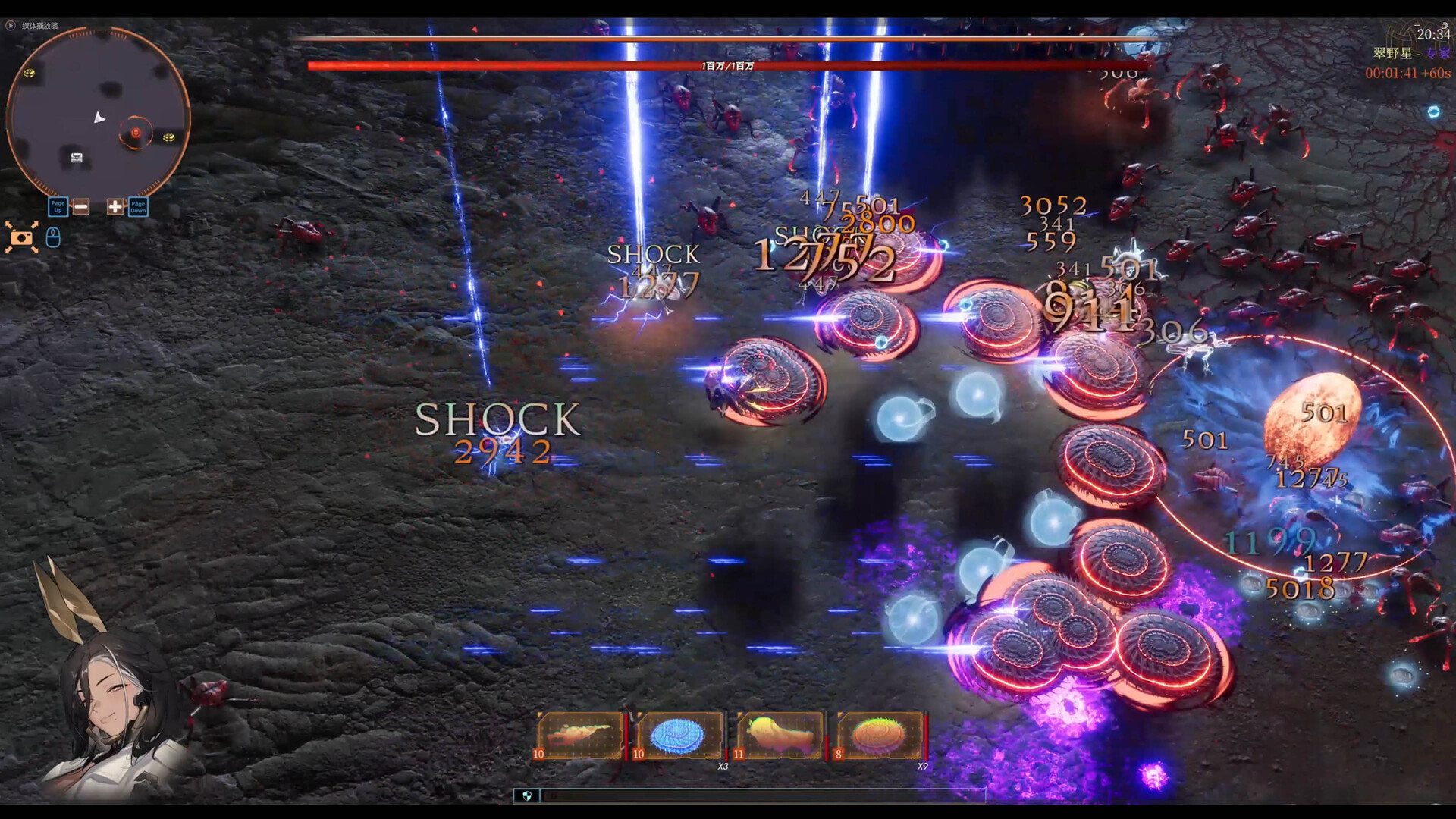Select the orange projectile skill with 10 charges
The image size is (1456, 819).
pos(580,734)
